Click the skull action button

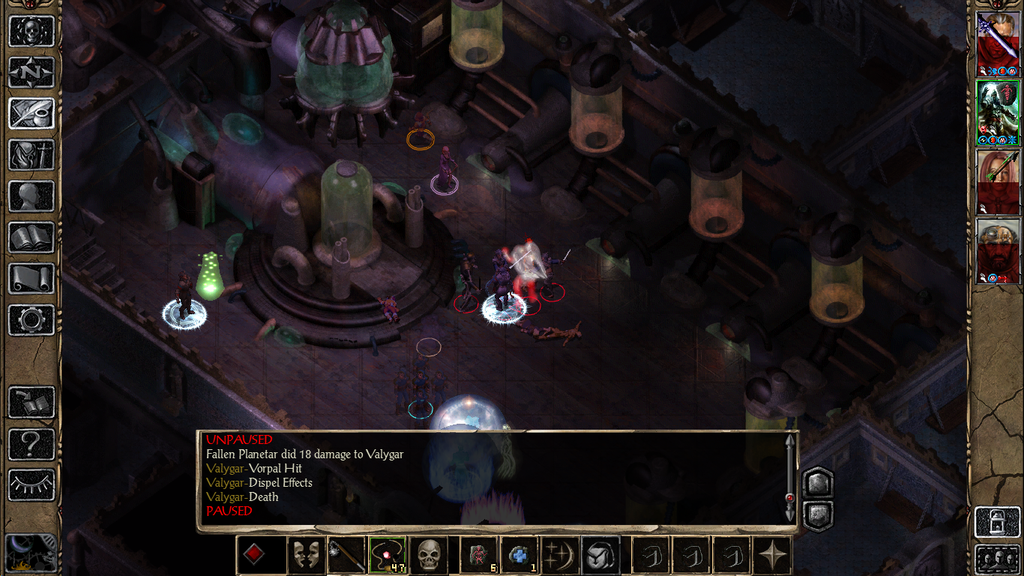tap(429, 555)
